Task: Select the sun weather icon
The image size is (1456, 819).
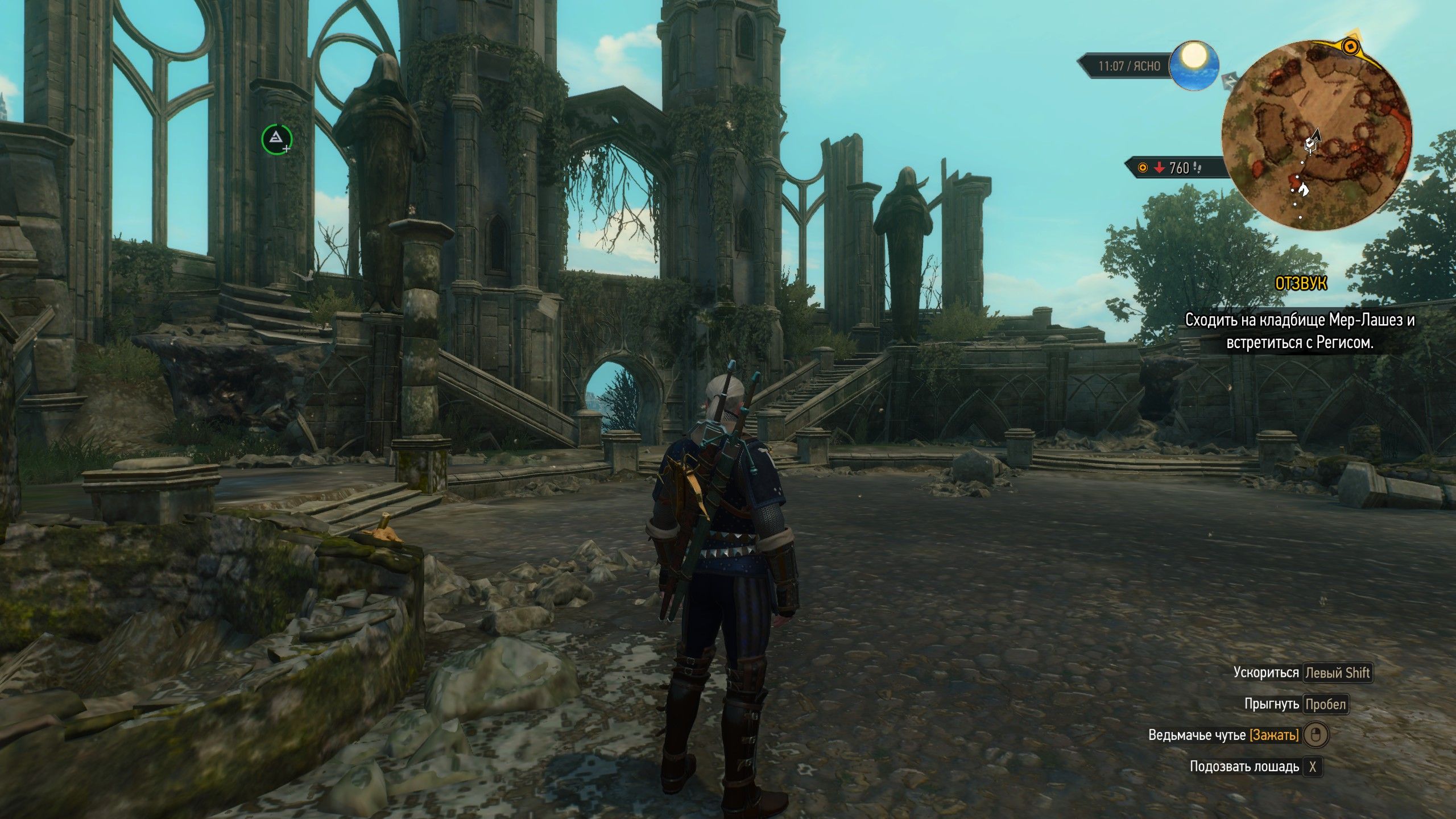Action: tap(1193, 65)
